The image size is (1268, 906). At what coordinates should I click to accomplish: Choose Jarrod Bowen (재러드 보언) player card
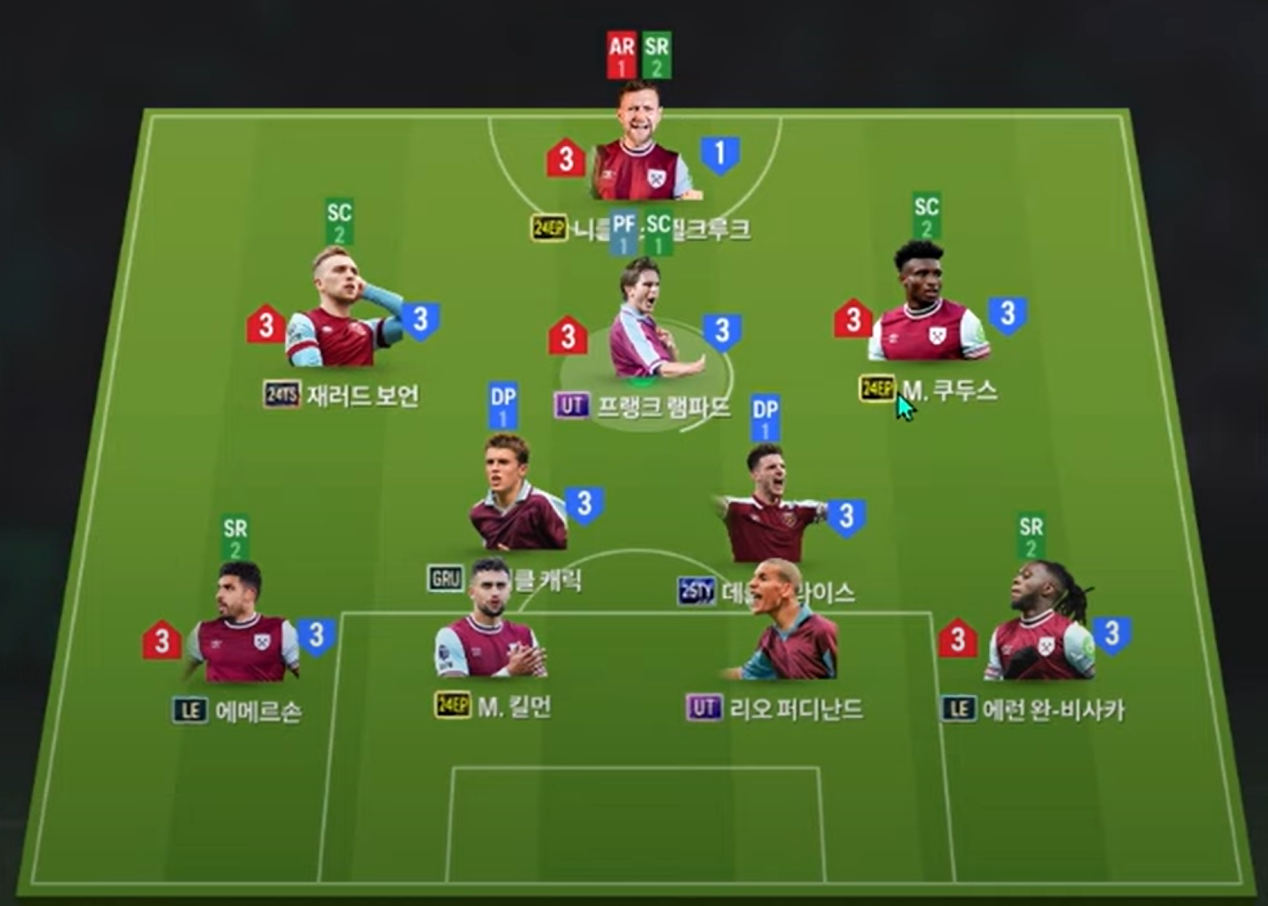tap(340, 312)
